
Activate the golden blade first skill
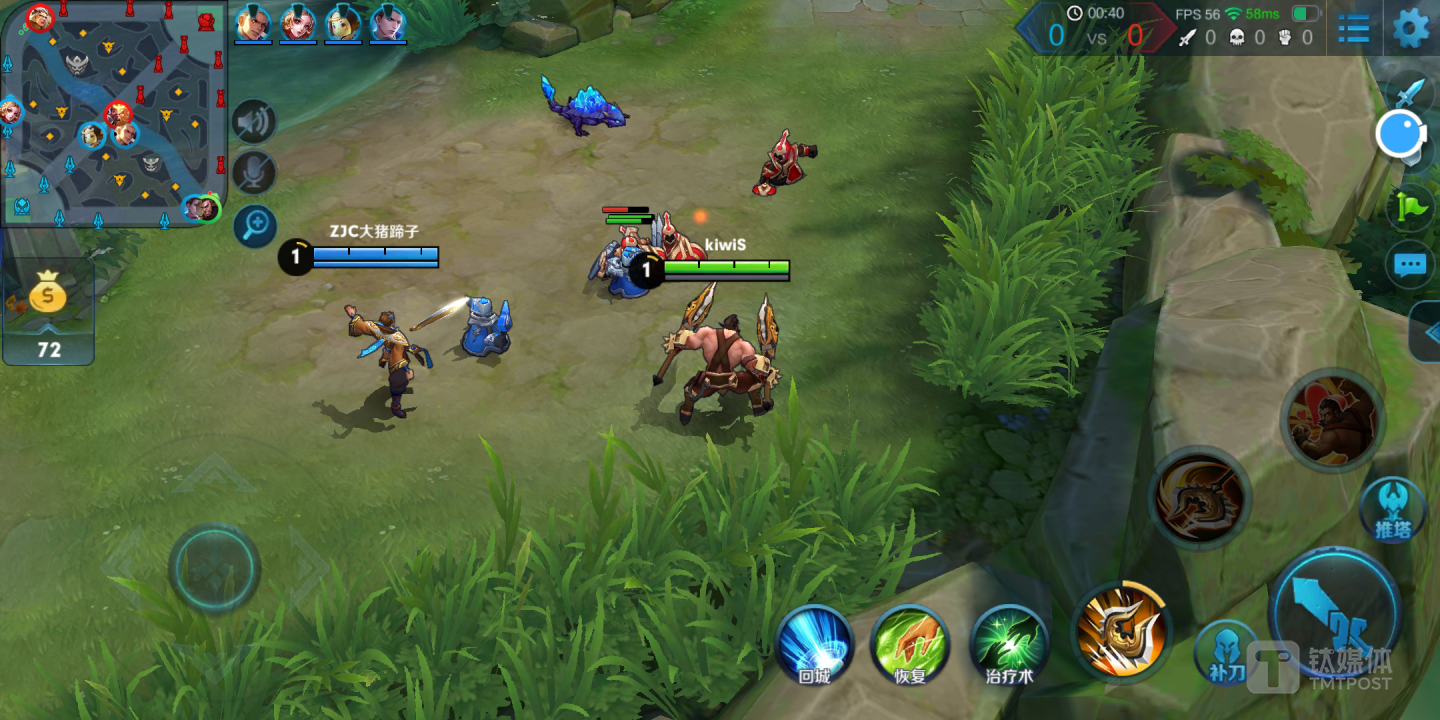coord(1120,628)
